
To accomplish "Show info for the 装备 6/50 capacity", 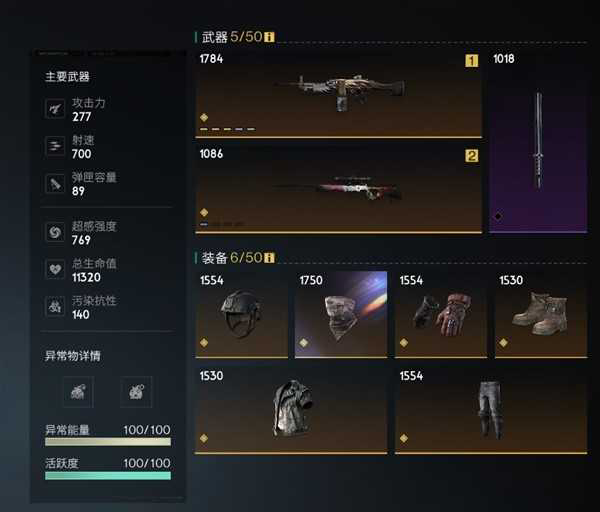I will (x=269, y=258).
